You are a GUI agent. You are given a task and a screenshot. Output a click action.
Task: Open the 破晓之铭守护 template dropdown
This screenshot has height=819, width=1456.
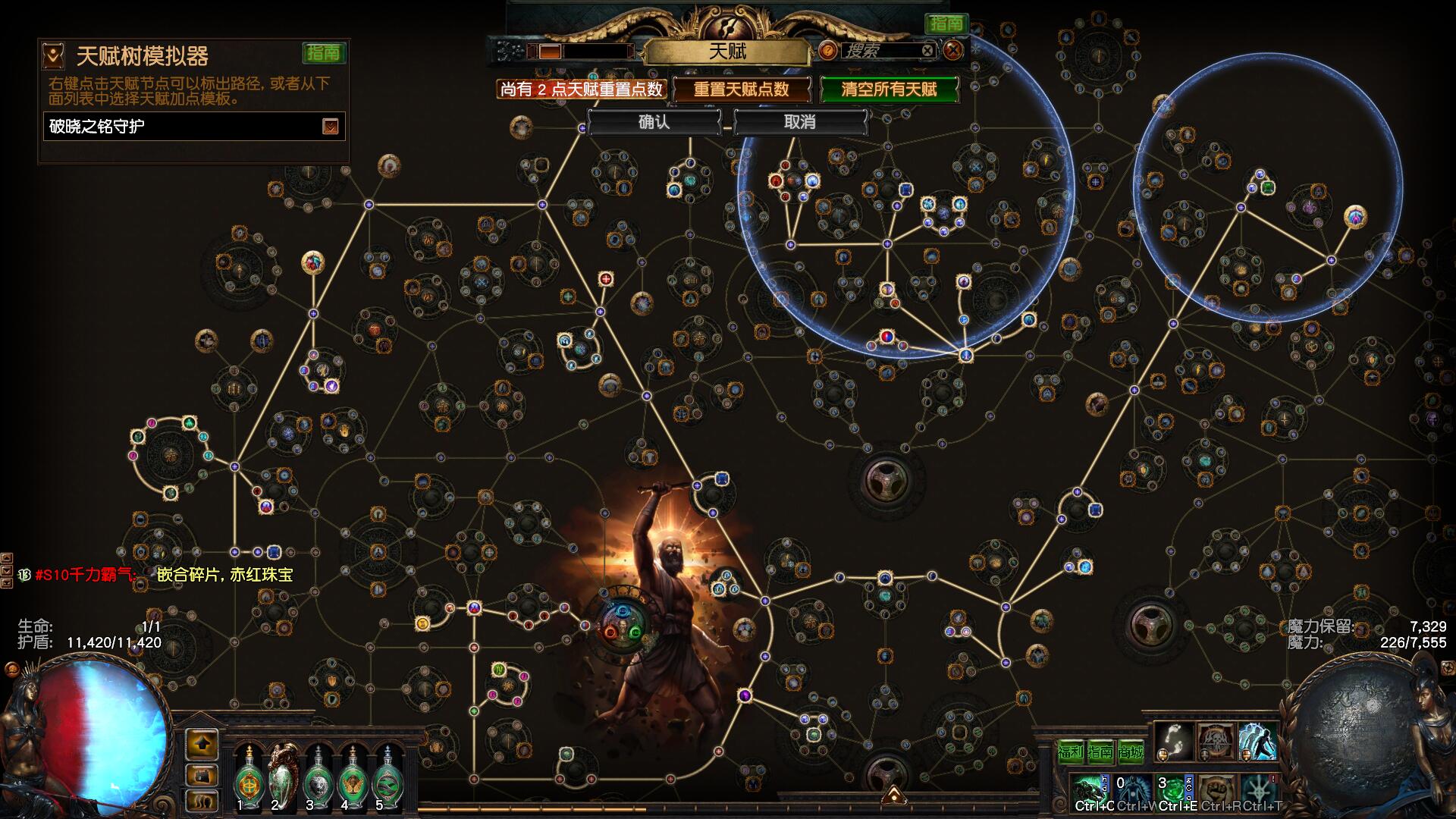click(x=330, y=127)
